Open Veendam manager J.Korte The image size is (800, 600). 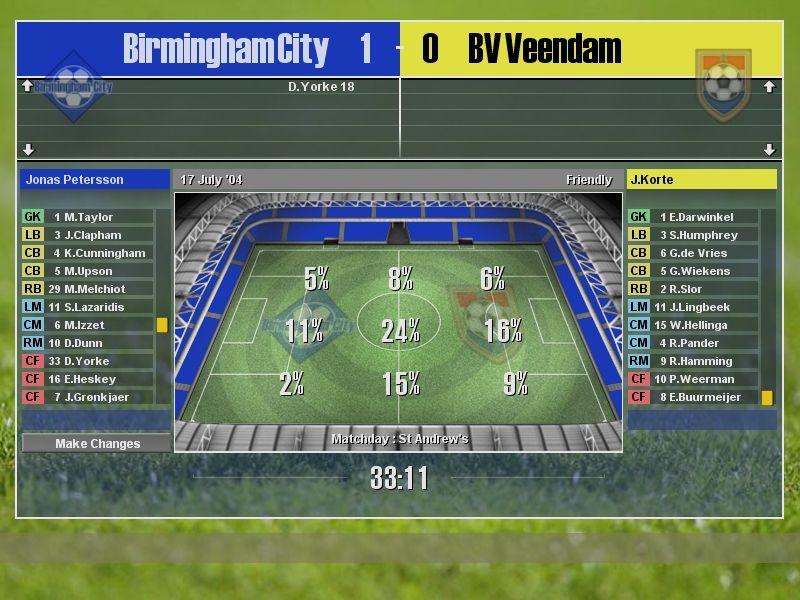[701, 180]
